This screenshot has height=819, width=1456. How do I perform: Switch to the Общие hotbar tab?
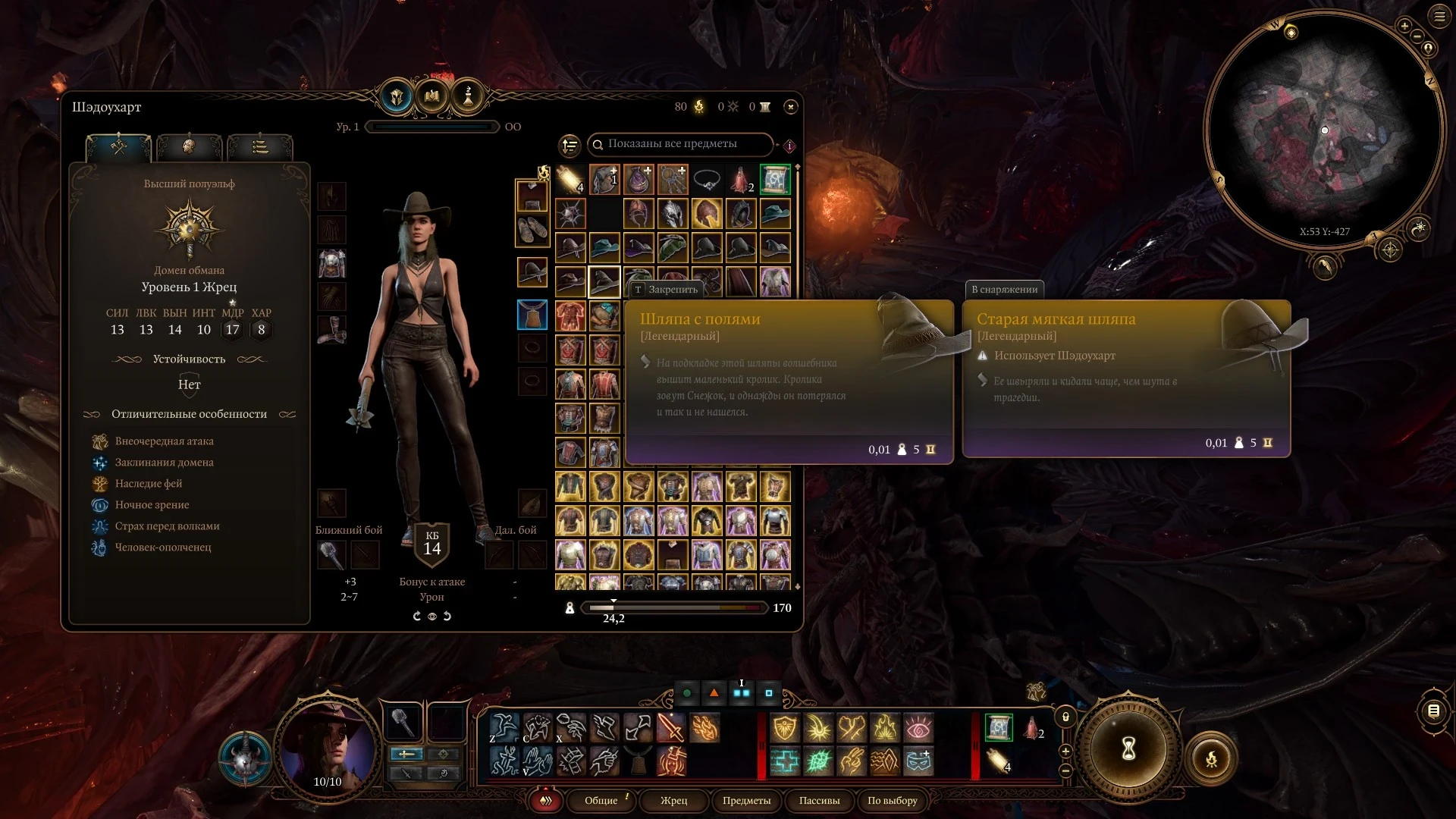[x=601, y=801]
